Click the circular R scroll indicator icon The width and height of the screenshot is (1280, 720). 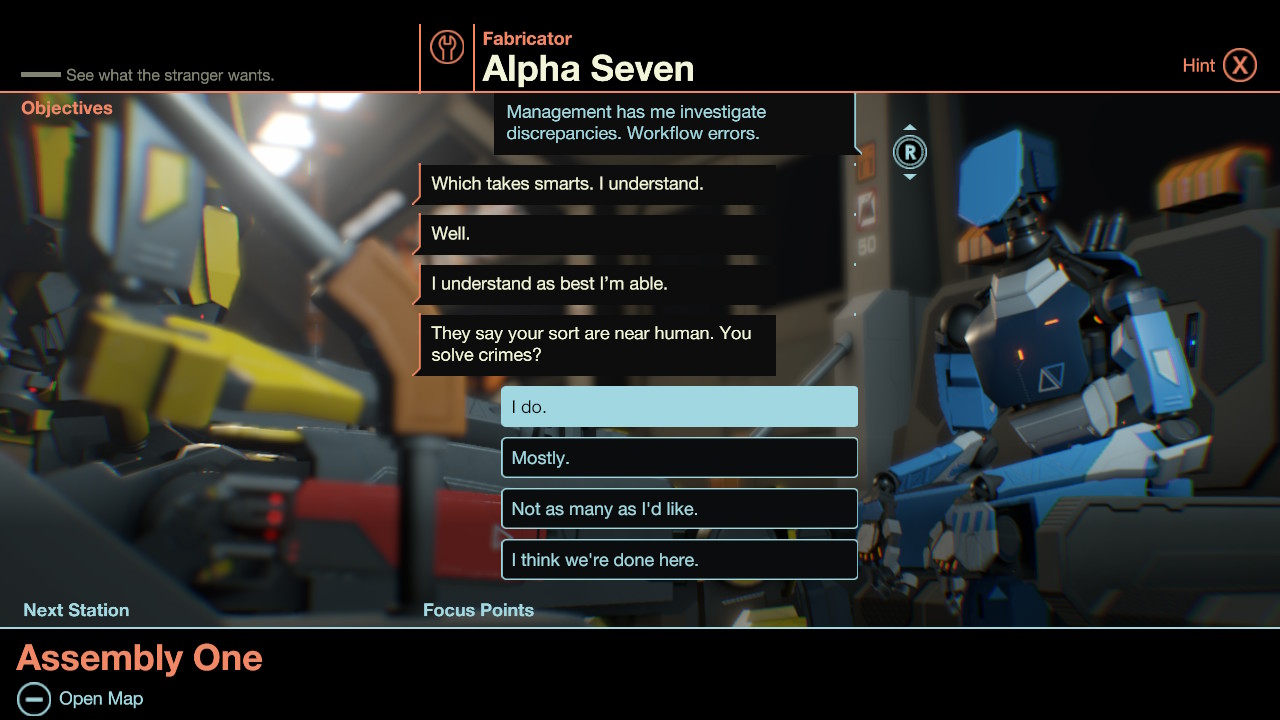click(x=910, y=152)
